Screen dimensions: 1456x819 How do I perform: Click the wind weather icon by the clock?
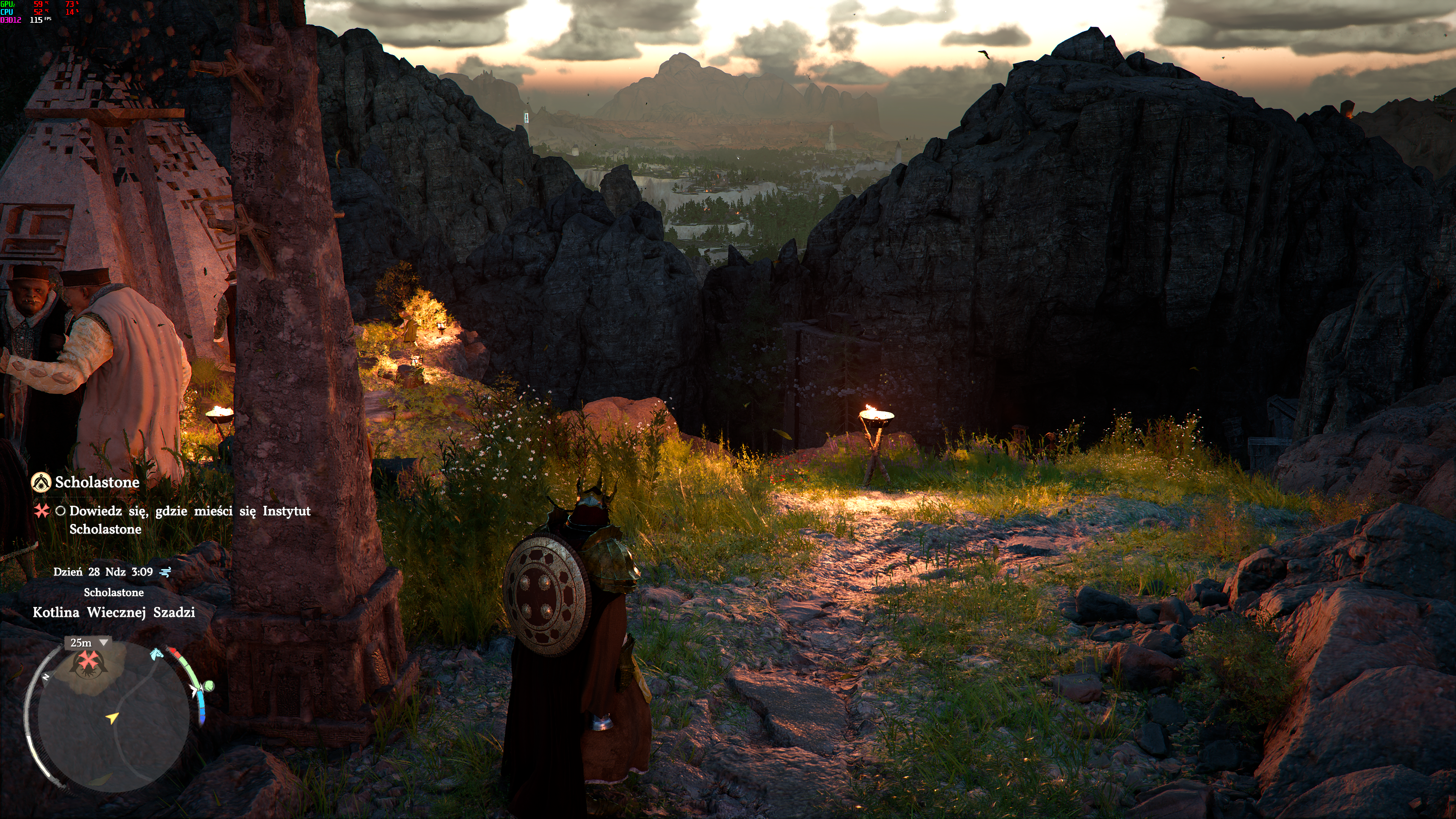(x=166, y=572)
